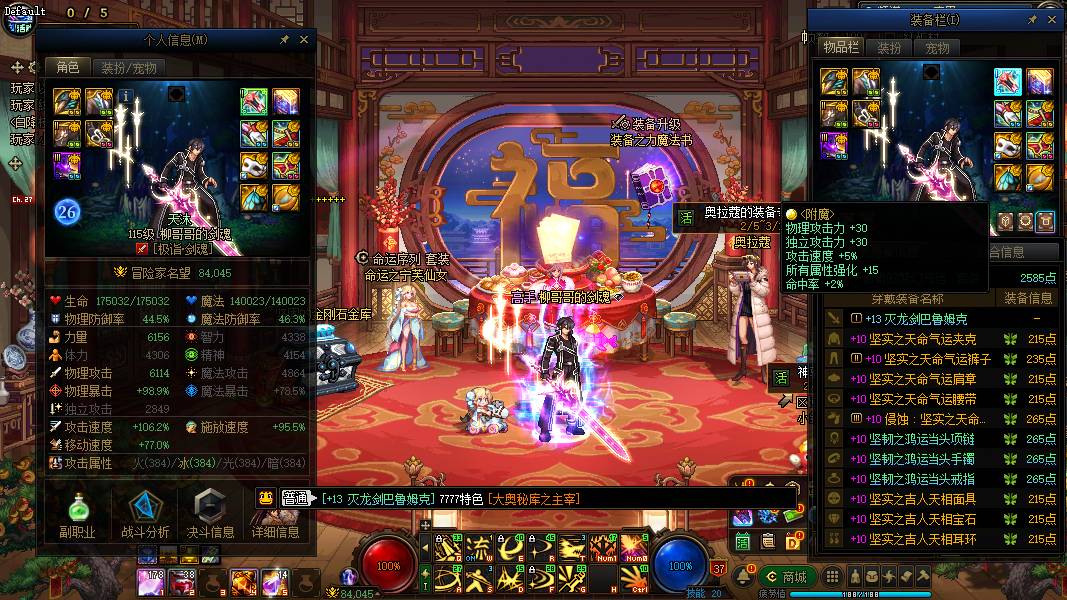Open the 商城 shop
The width and height of the screenshot is (1067, 600).
[785, 577]
